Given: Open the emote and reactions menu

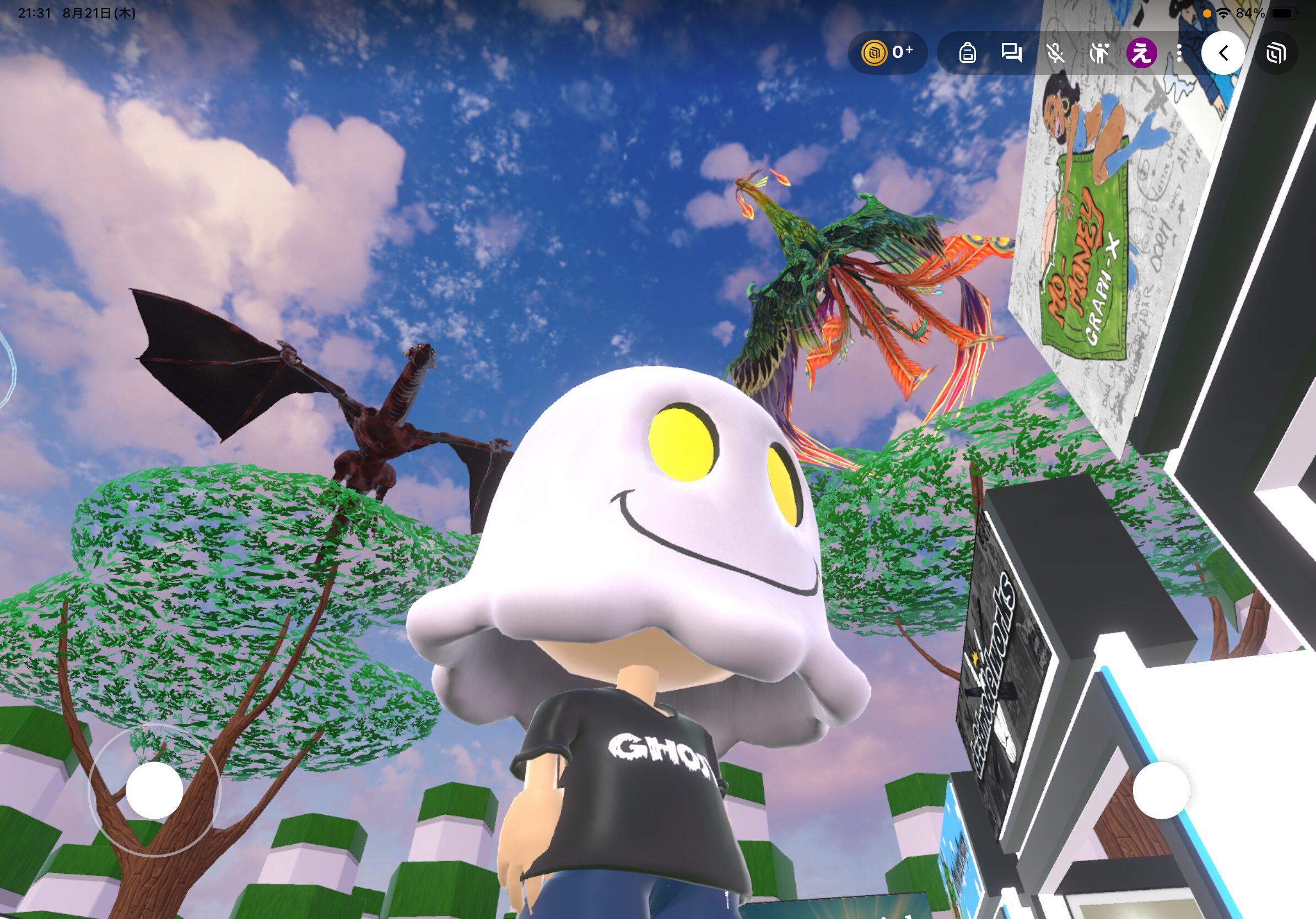Looking at the screenshot, I should tap(1099, 53).
